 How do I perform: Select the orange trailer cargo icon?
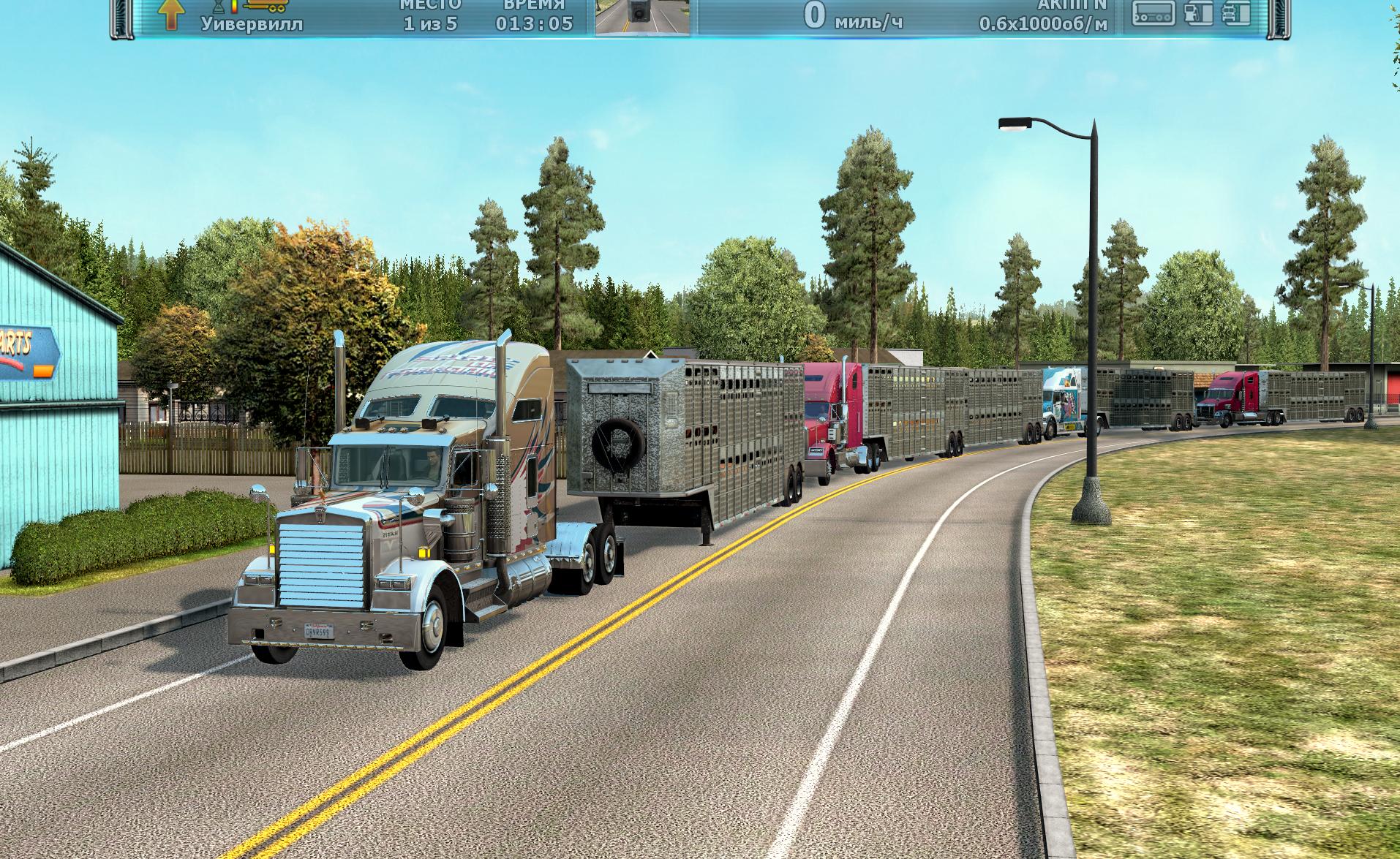pos(266,5)
